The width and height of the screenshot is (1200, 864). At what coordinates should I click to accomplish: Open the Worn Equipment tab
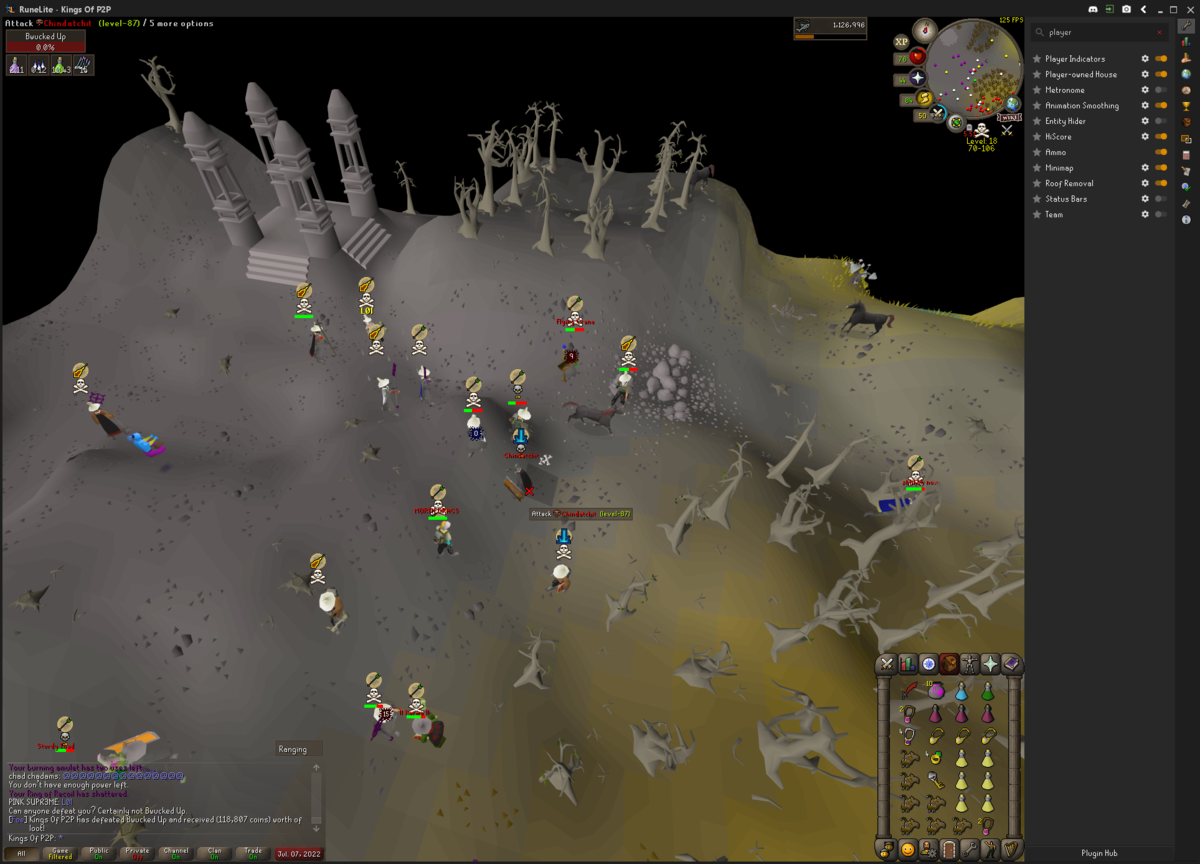pos(969,664)
